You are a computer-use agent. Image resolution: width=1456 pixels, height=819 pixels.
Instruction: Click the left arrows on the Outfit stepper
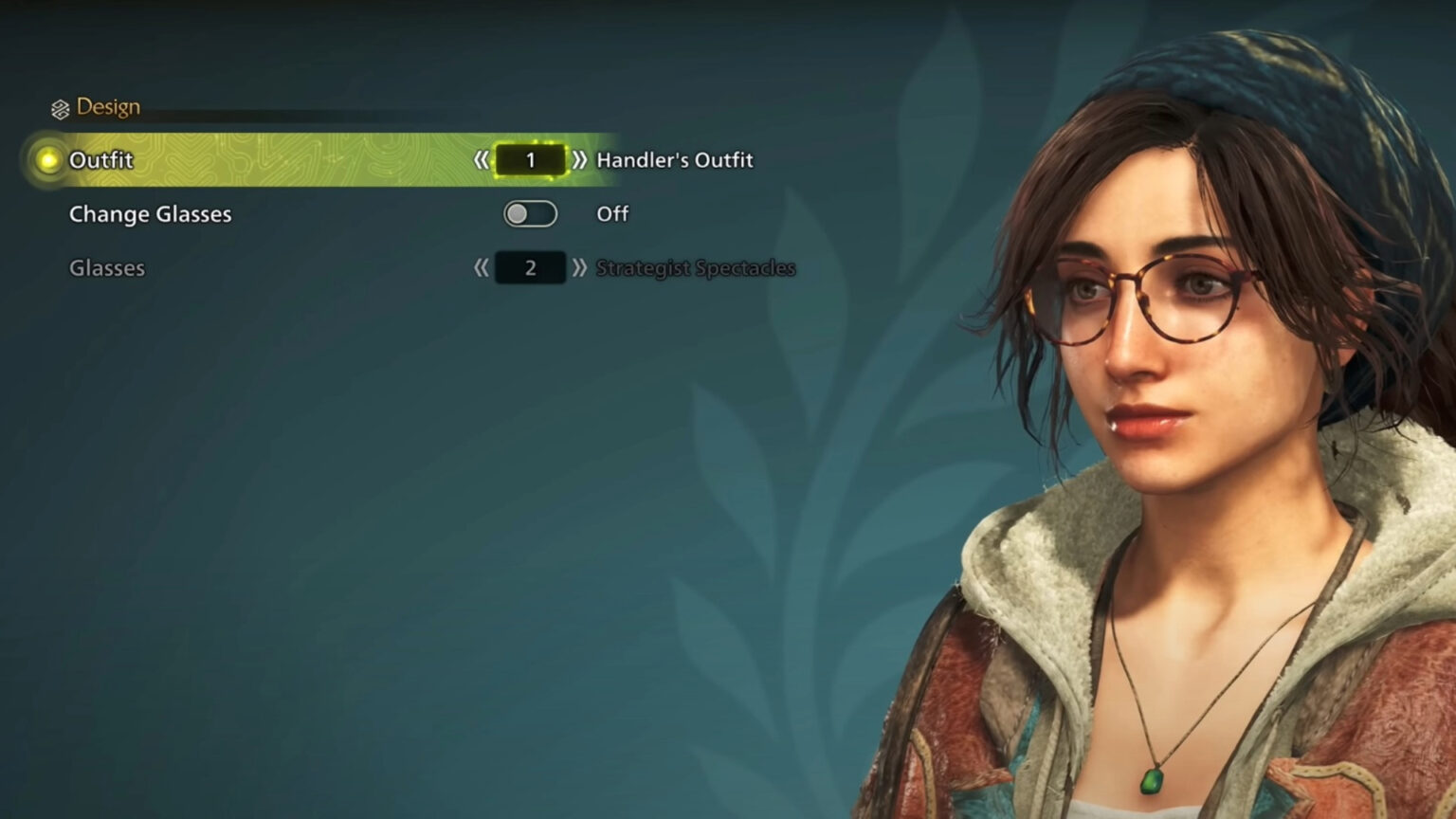point(482,159)
